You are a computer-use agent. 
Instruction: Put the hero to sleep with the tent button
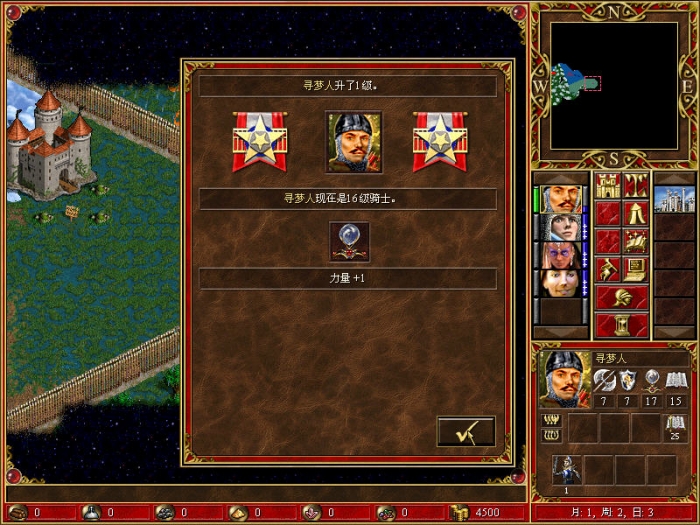click(x=636, y=213)
